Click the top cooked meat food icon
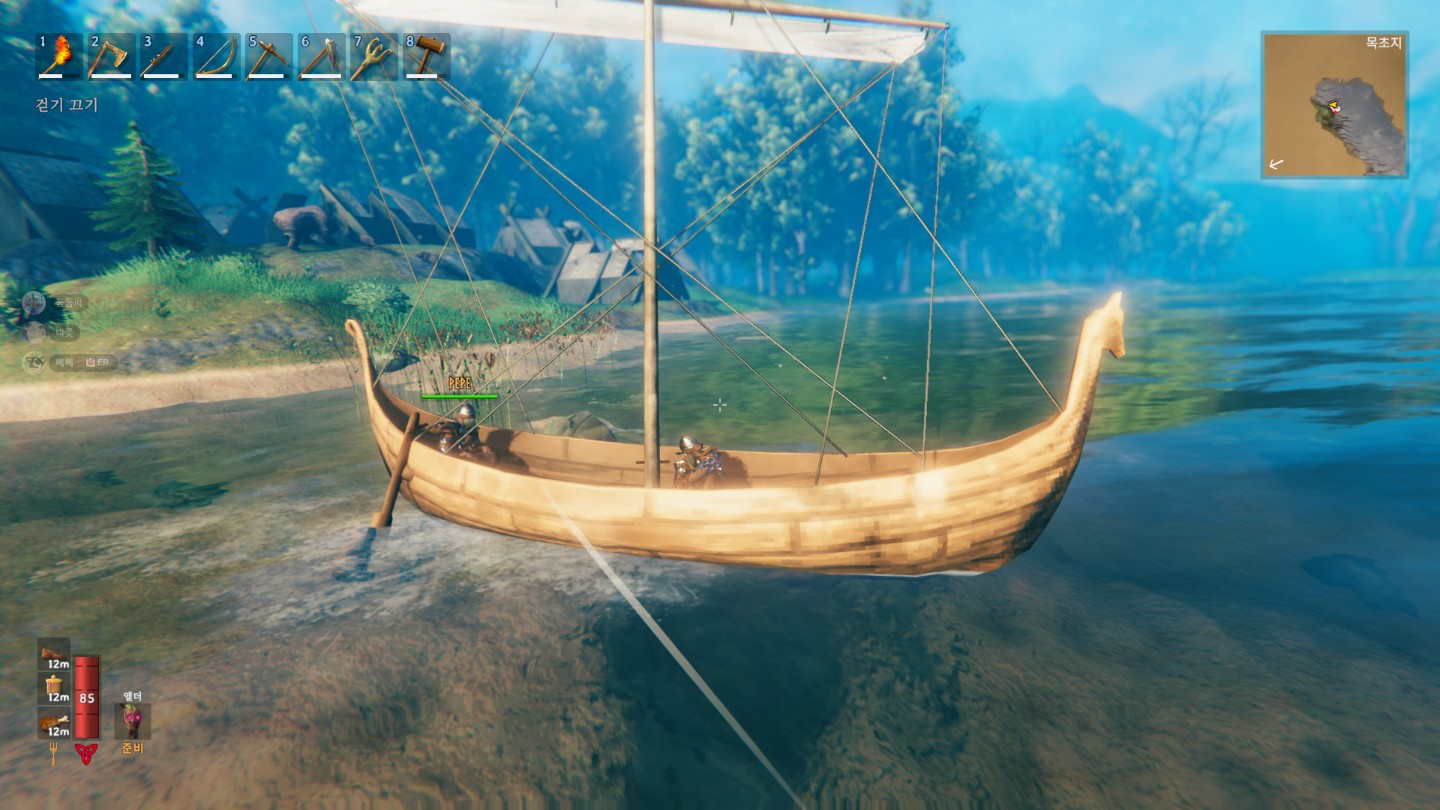 (54, 654)
